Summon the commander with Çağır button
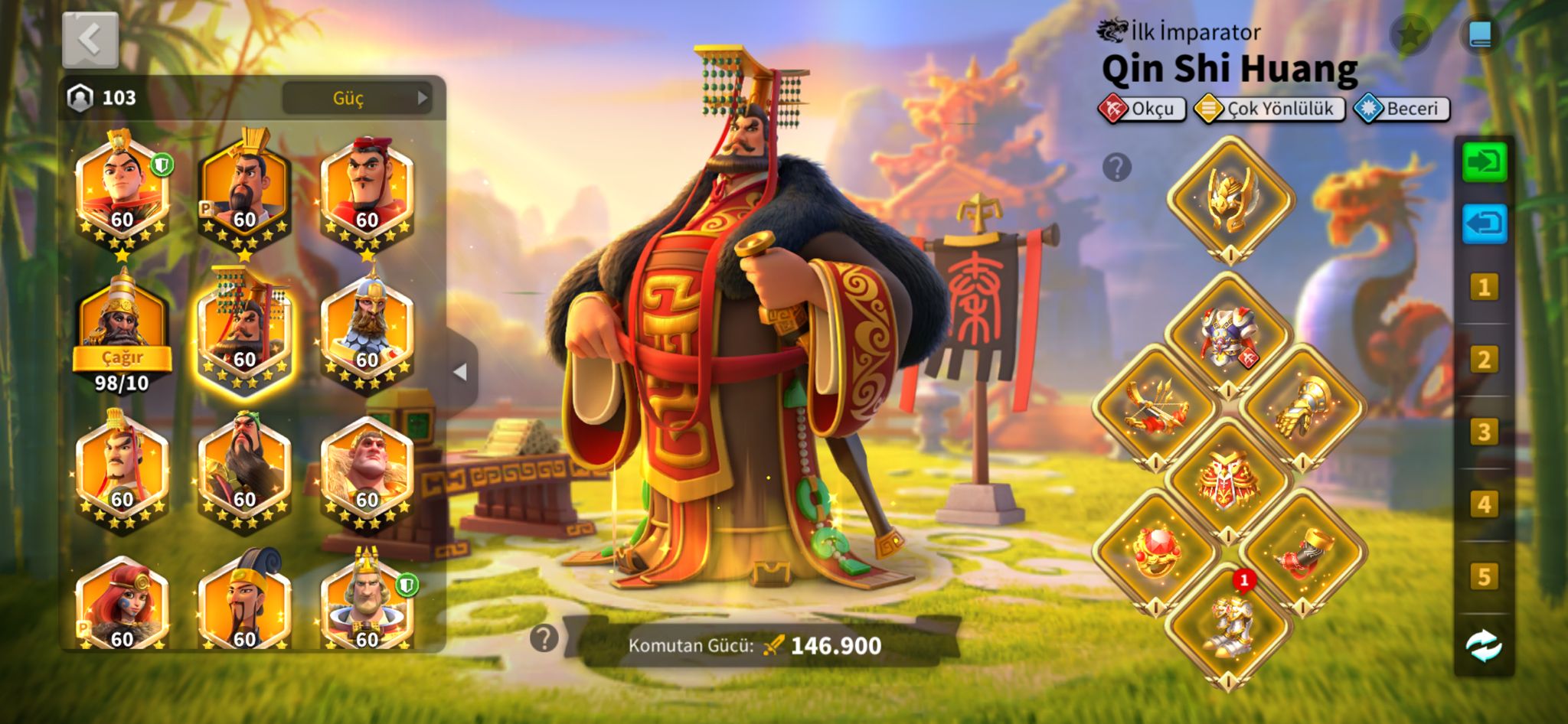This screenshot has height=724, width=1568. point(122,357)
